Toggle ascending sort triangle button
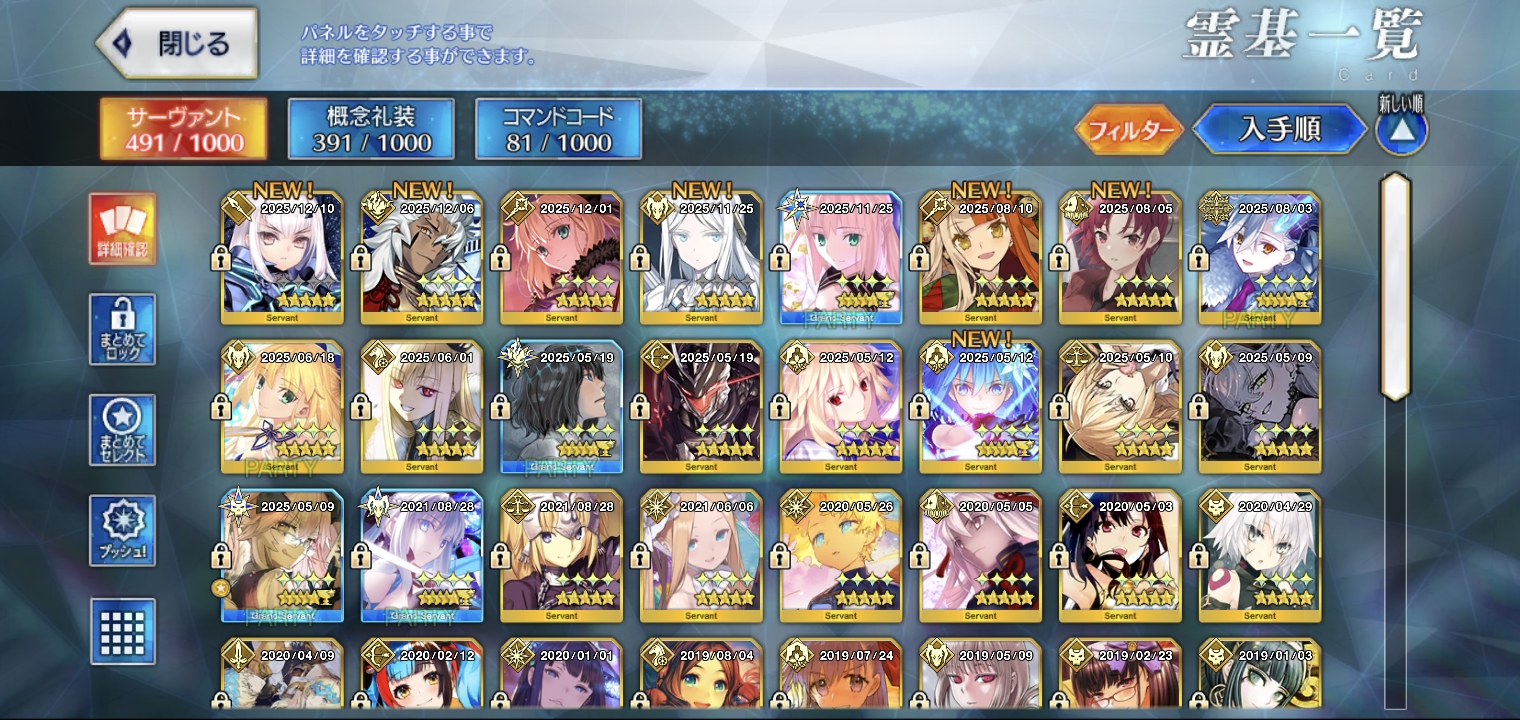1520x720 pixels. (x=1401, y=130)
